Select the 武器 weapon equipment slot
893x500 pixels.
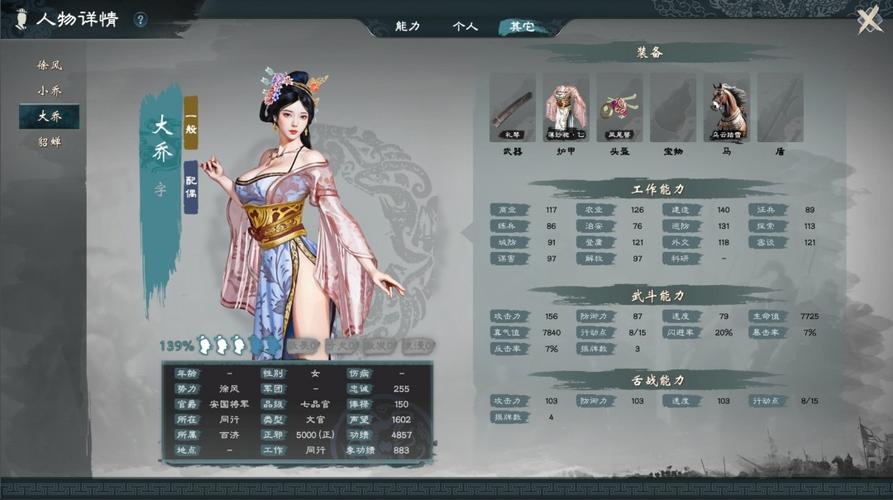tap(512, 107)
